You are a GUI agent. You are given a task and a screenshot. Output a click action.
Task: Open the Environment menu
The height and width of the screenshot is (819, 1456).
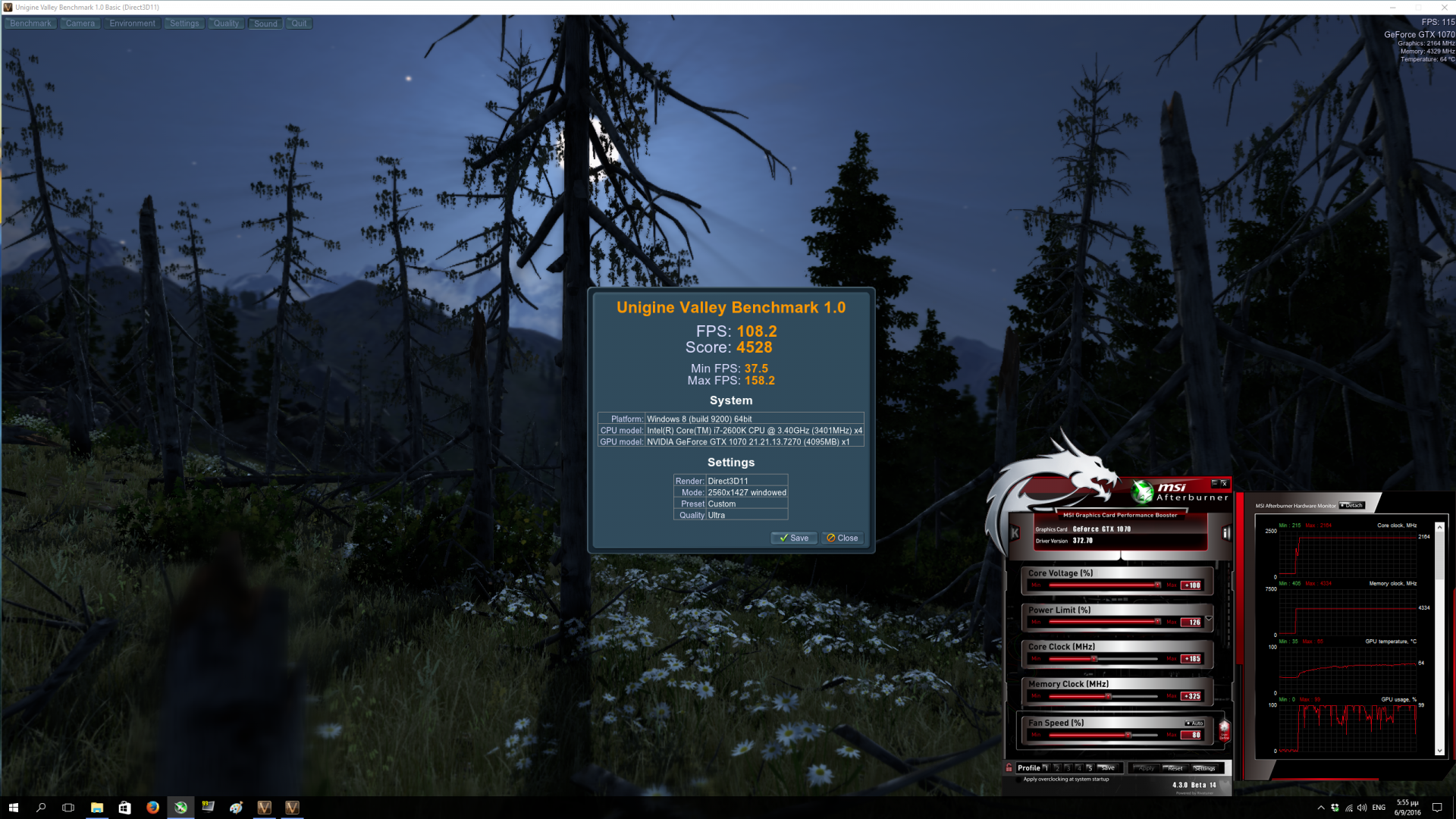click(x=132, y=24)
